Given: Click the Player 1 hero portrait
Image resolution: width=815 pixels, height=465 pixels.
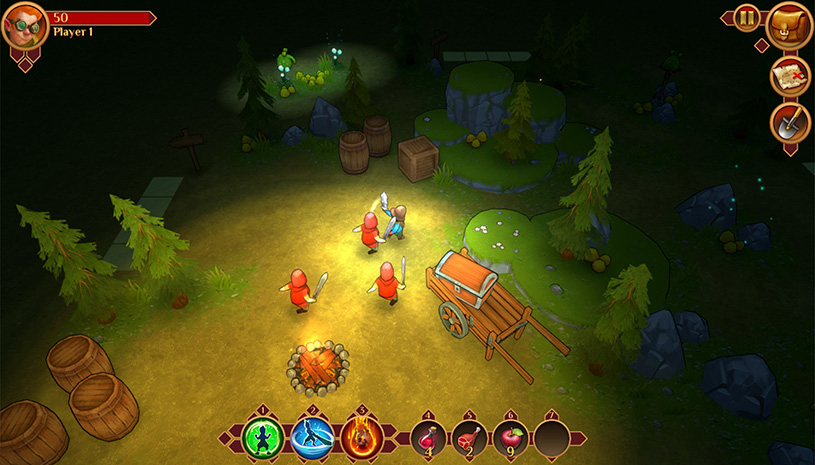Looking at the screenshot, I should (x=24, y=28).
